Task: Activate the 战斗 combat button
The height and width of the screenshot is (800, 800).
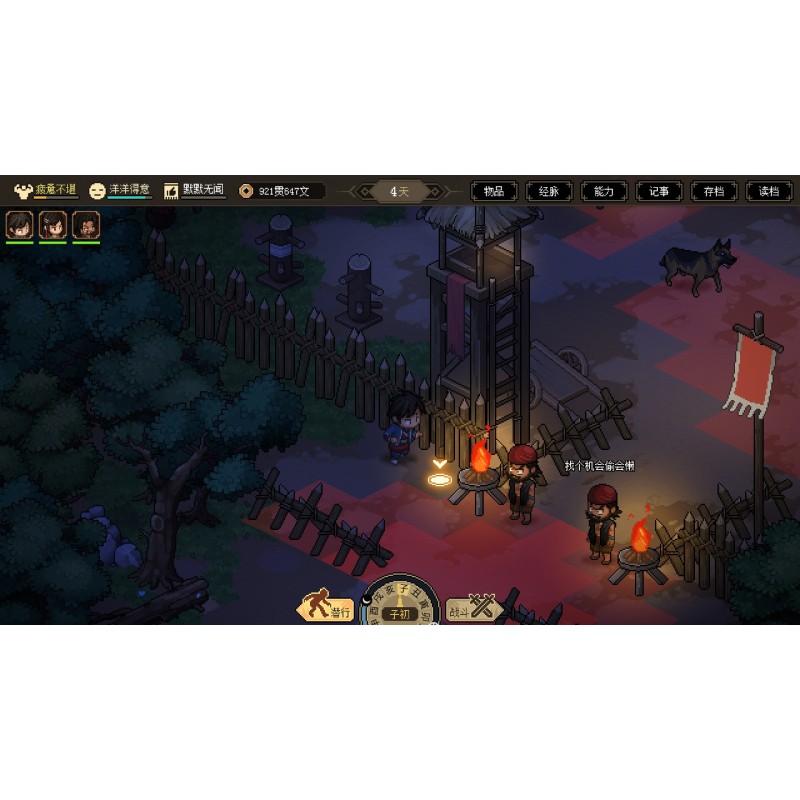Action: click(x=474, y=608)
